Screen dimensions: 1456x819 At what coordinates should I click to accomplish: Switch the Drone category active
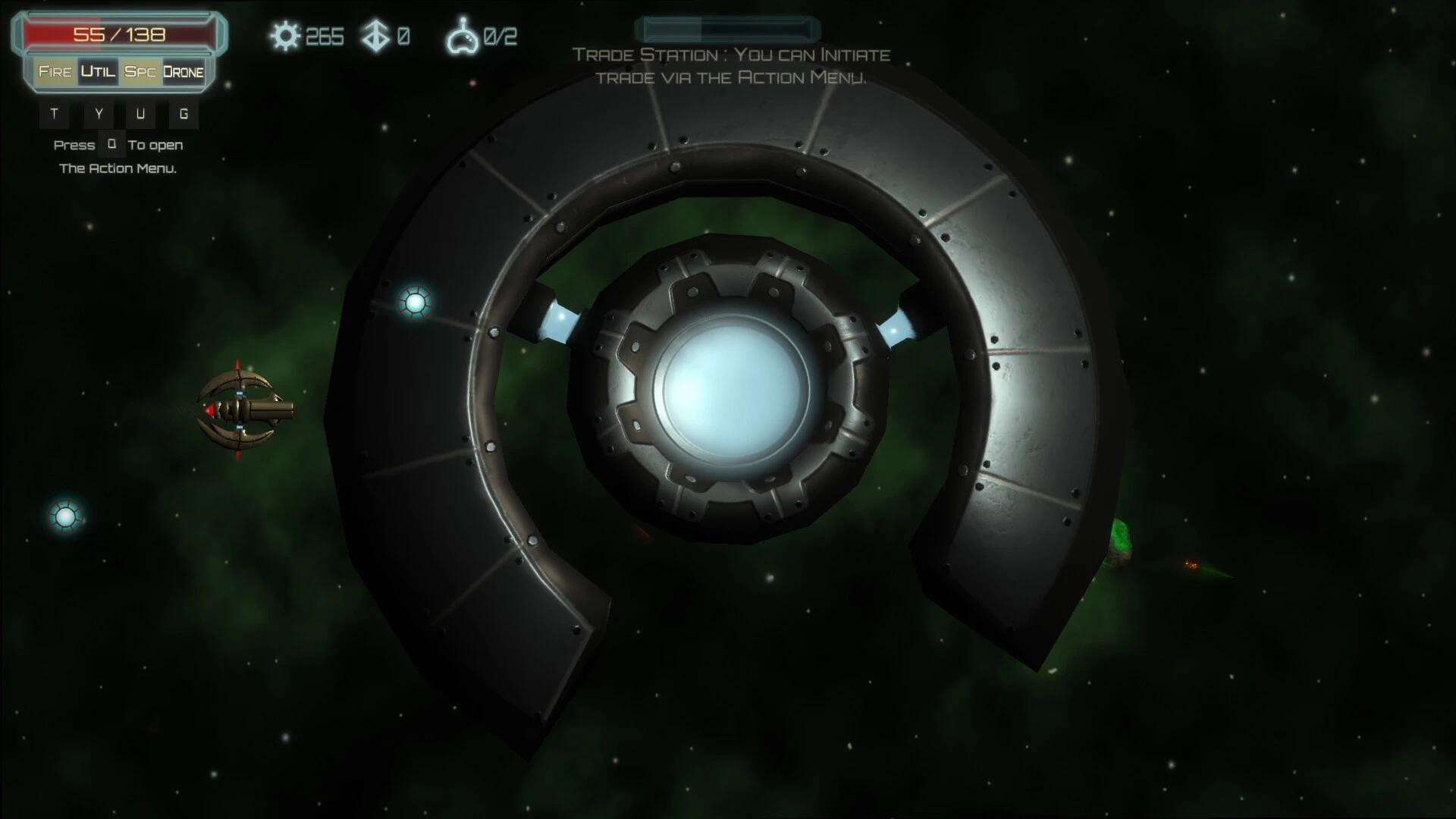click(x=182, y=72)
